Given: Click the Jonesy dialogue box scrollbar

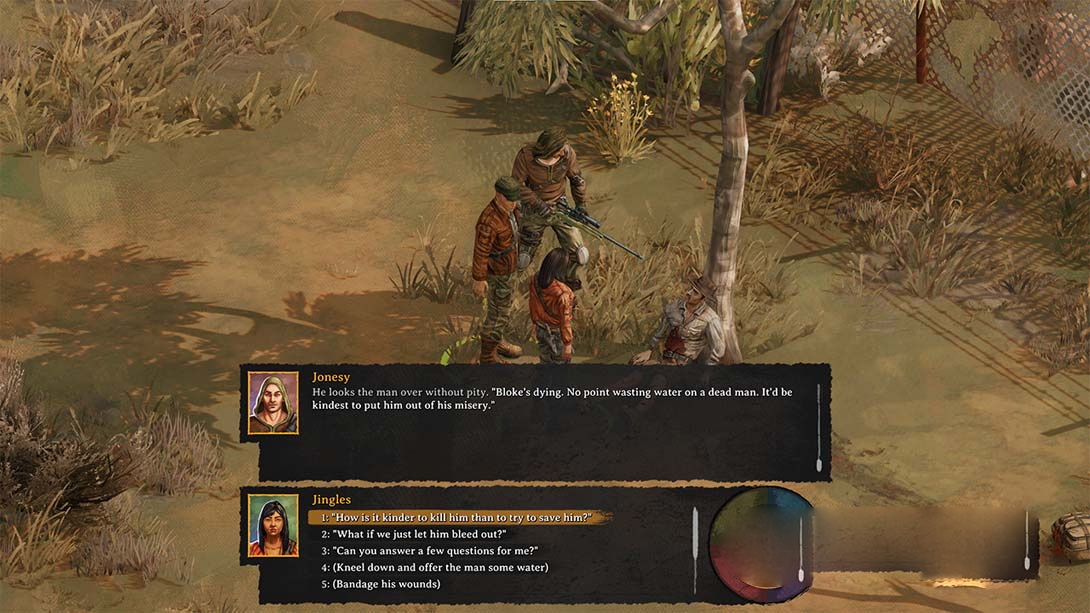Looking at the screenshot, I should (x=819, y=428).
